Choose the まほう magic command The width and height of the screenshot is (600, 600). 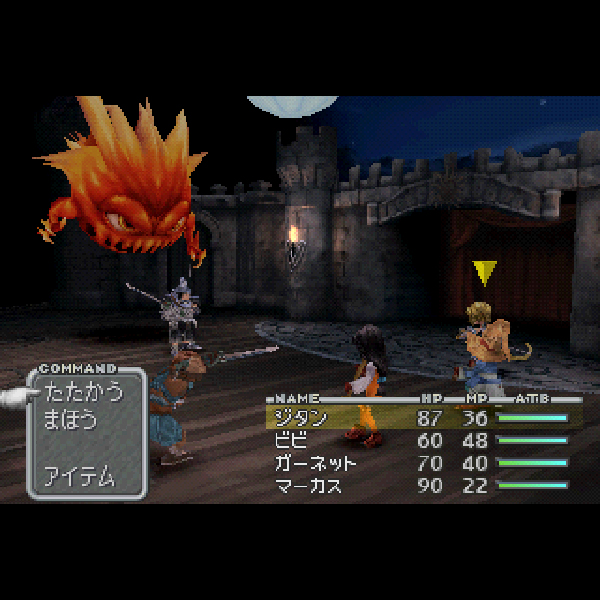70,420
